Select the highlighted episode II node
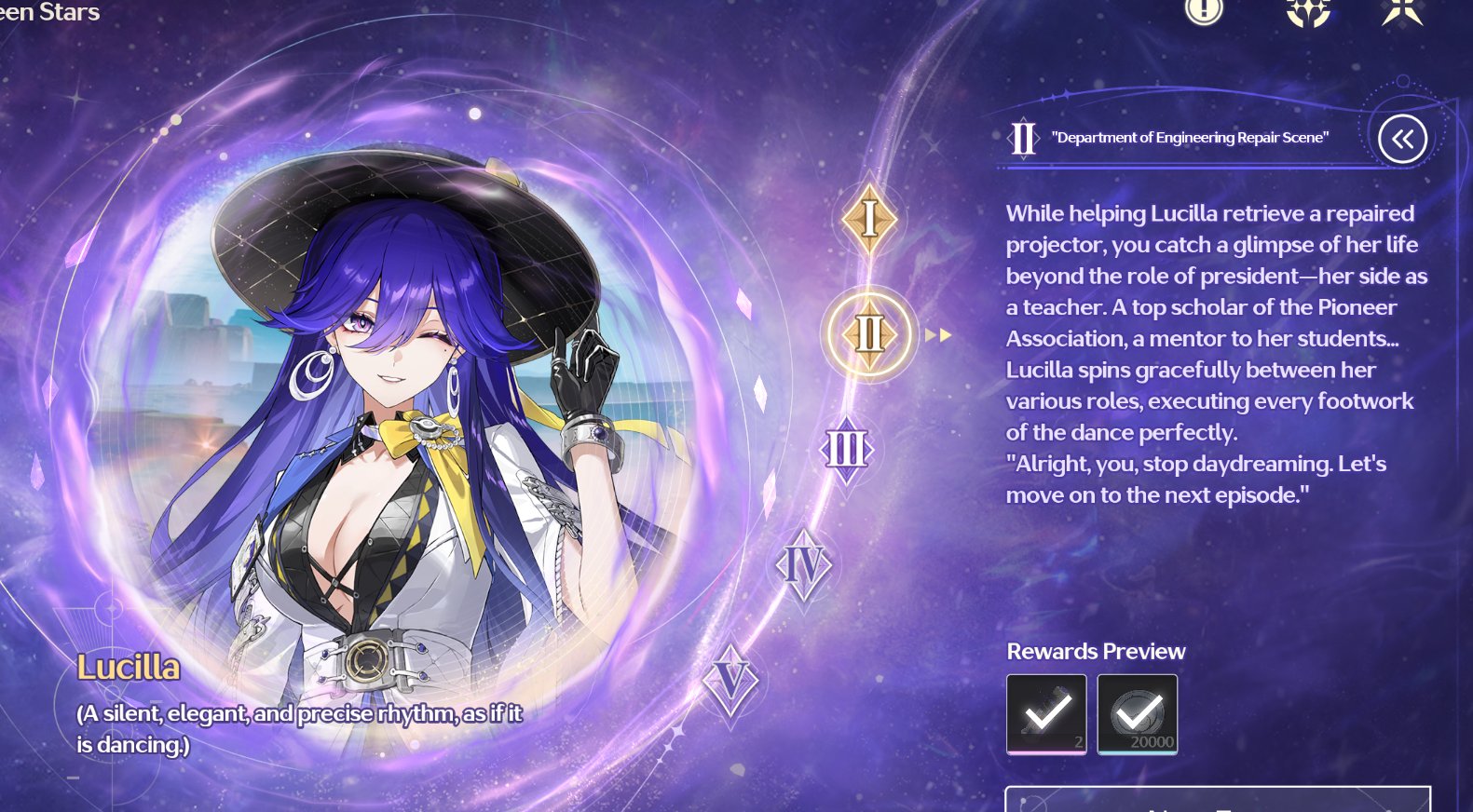 pos(869,333)
